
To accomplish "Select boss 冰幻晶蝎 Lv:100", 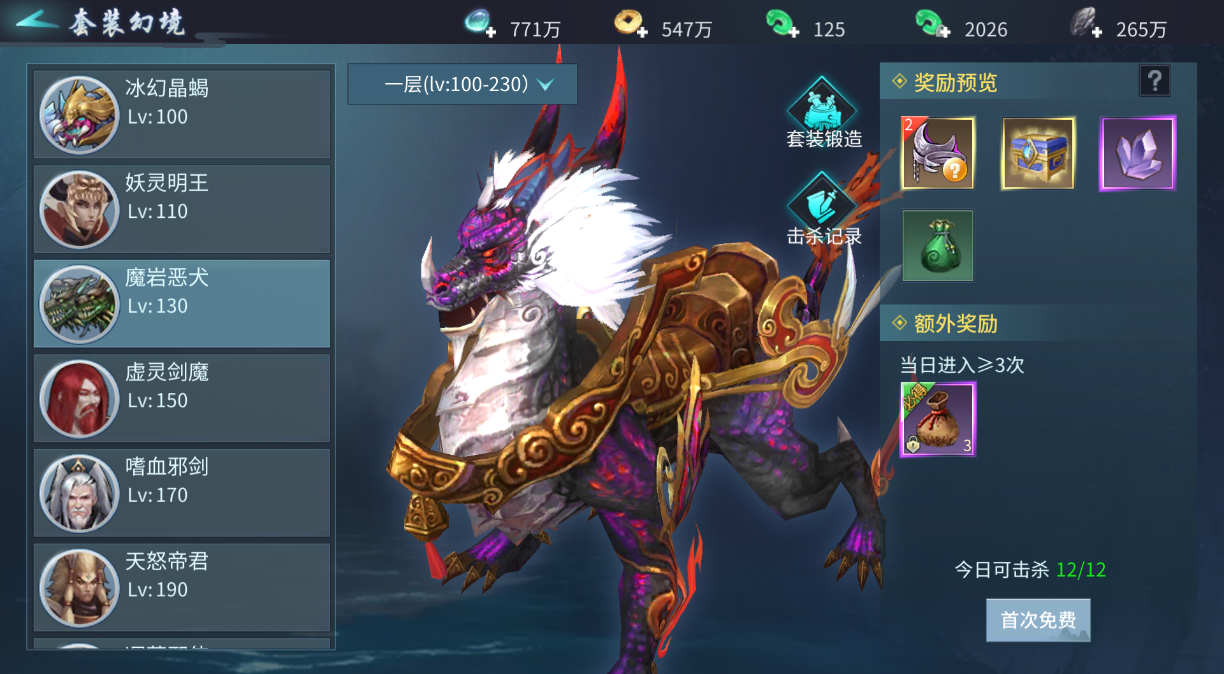I will click(x=182, y=115).
